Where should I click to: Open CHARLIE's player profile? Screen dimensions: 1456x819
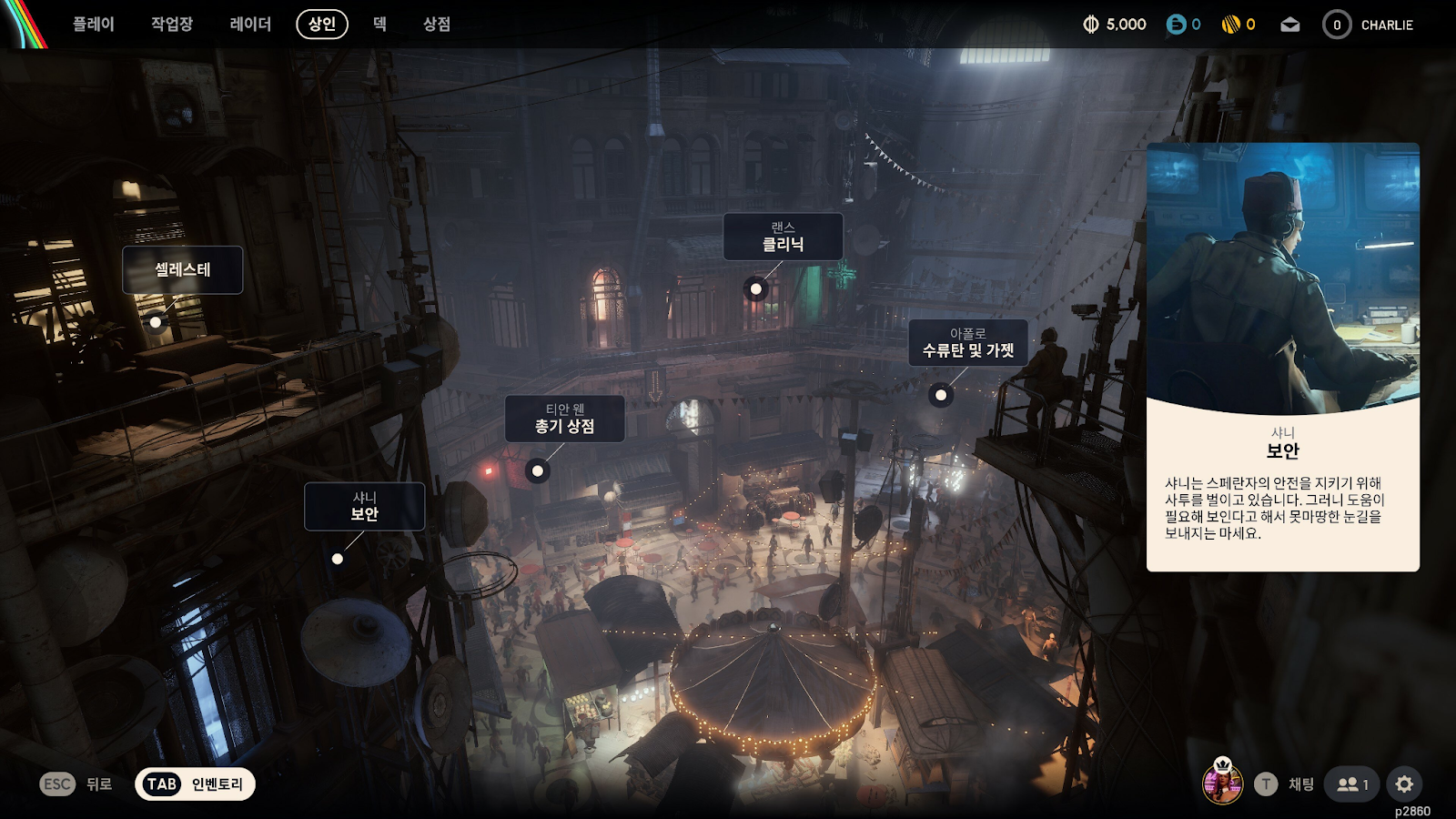click(1369, 25)
